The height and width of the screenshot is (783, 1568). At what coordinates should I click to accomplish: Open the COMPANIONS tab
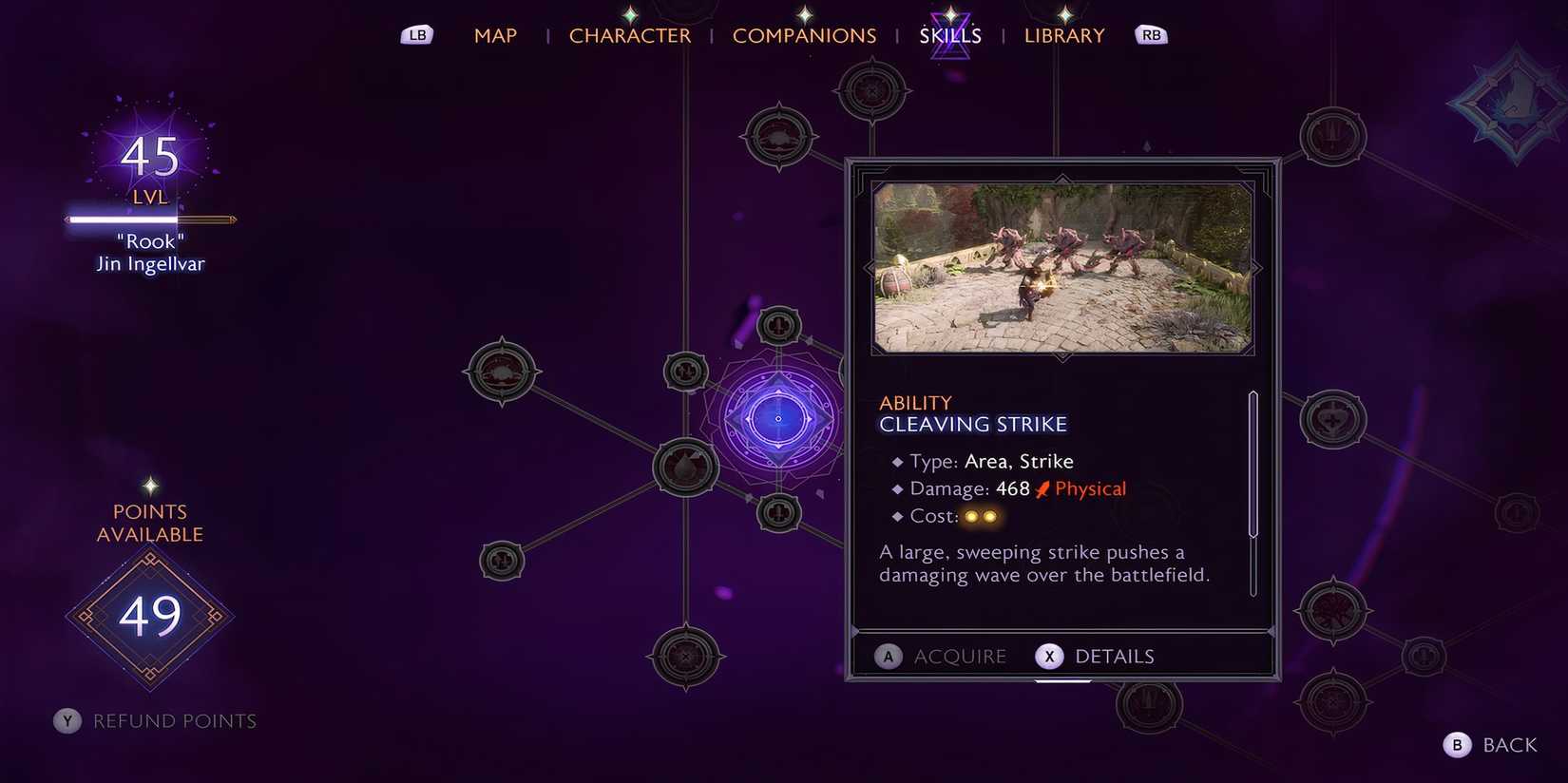pyautogui.click(x=805, y=35)
